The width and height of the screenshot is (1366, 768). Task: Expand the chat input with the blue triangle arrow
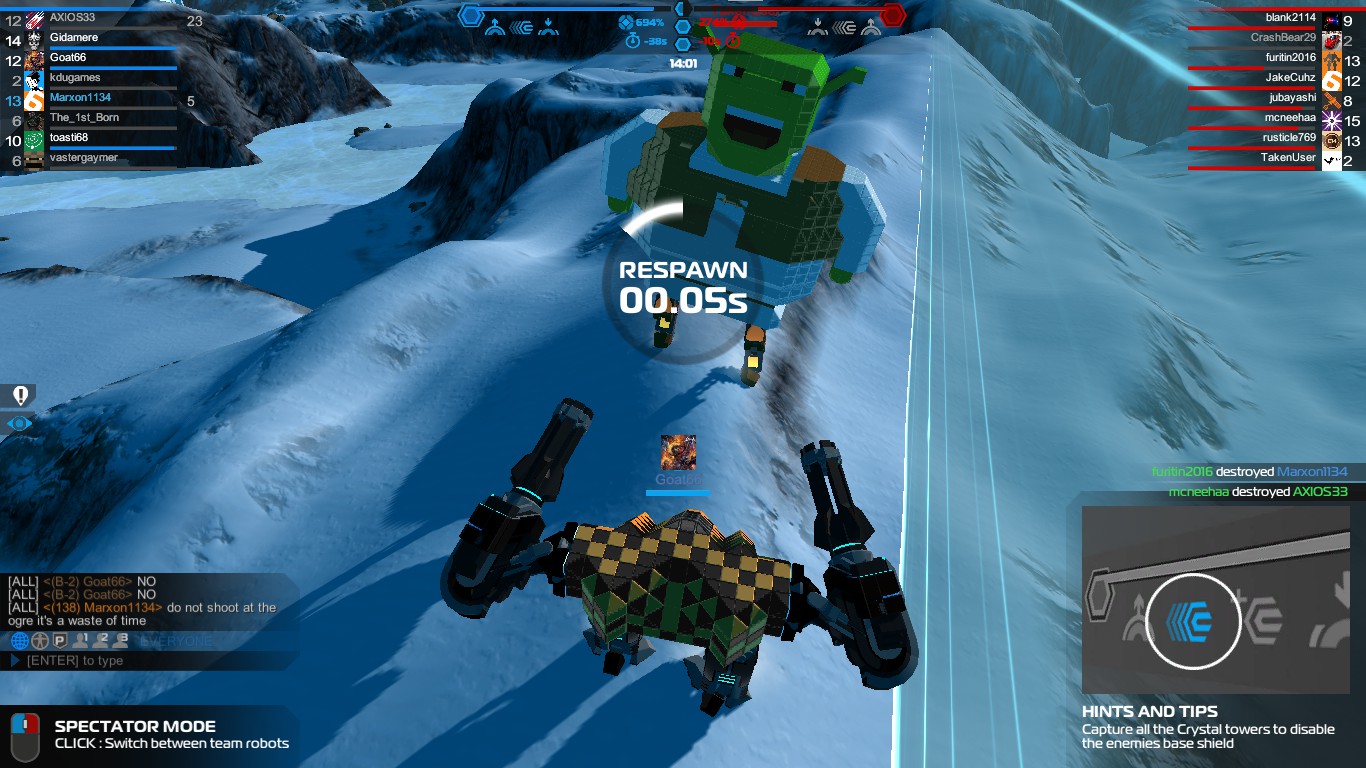(14, 660)
